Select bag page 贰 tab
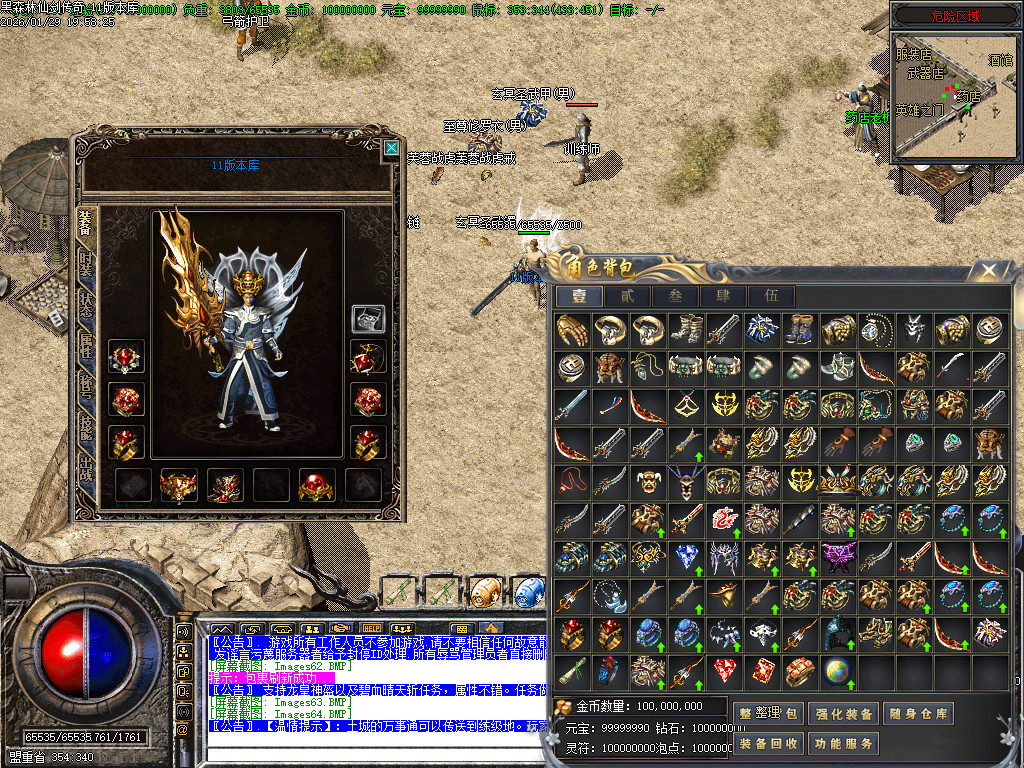This screenshot has width=1024, height=768. [x=627, y=296]
